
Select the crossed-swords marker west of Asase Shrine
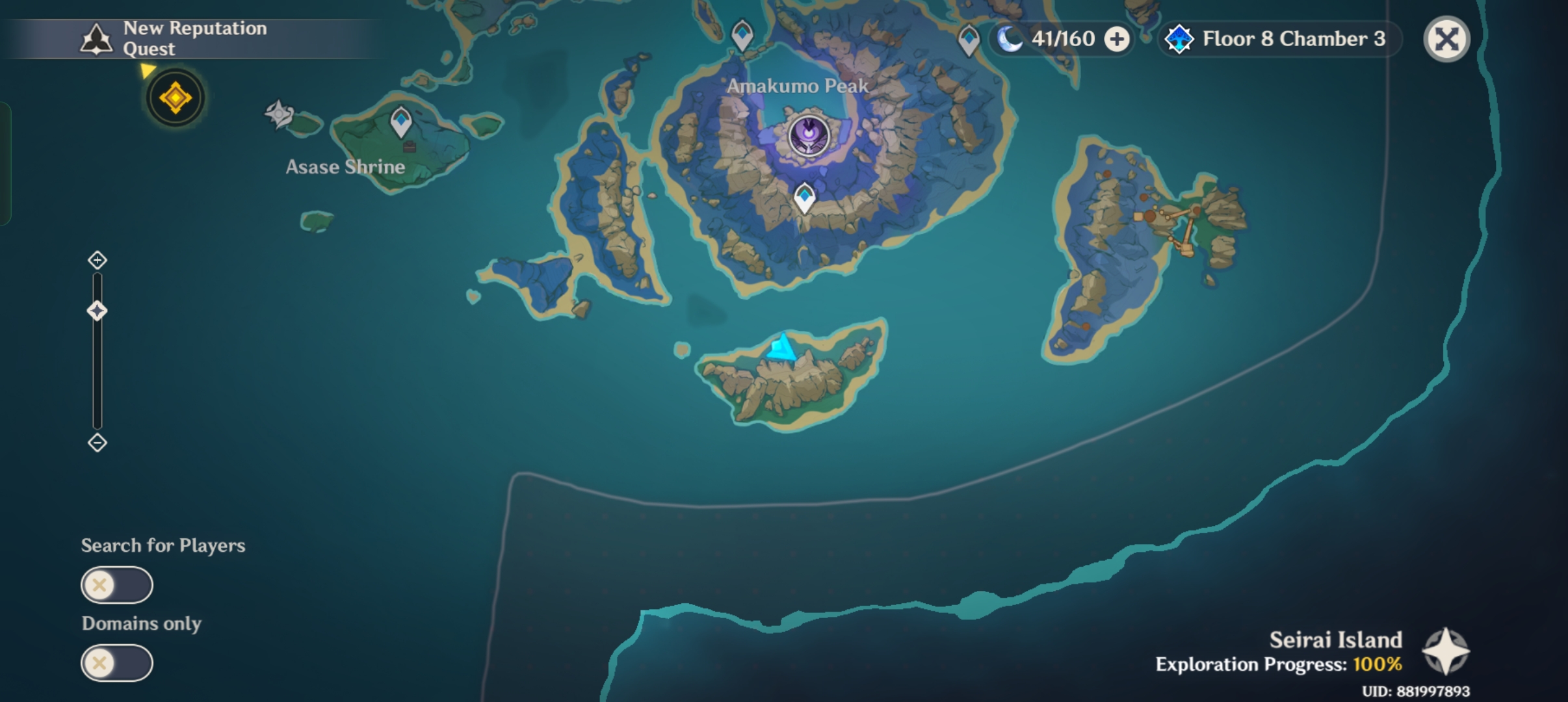click(x=279, y=112)
